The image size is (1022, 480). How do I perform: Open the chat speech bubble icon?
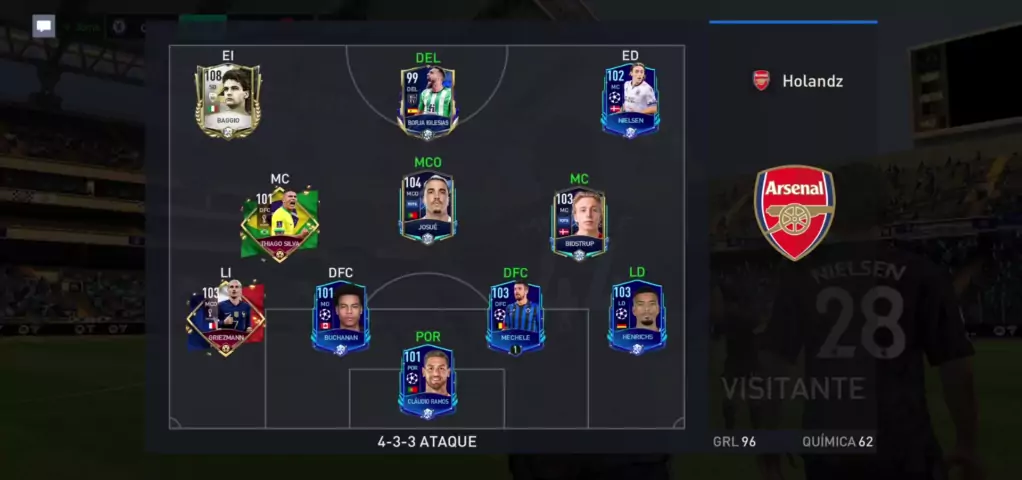click(x=43, y=26)
